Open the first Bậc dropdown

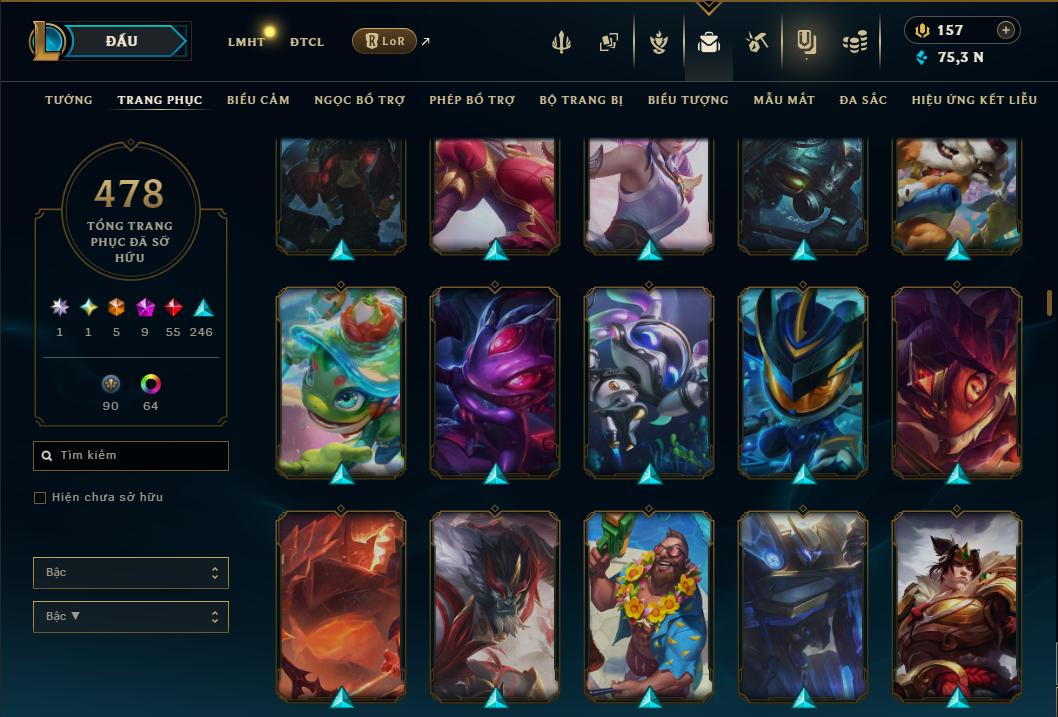pyautogui.click(x=131, y=573)
